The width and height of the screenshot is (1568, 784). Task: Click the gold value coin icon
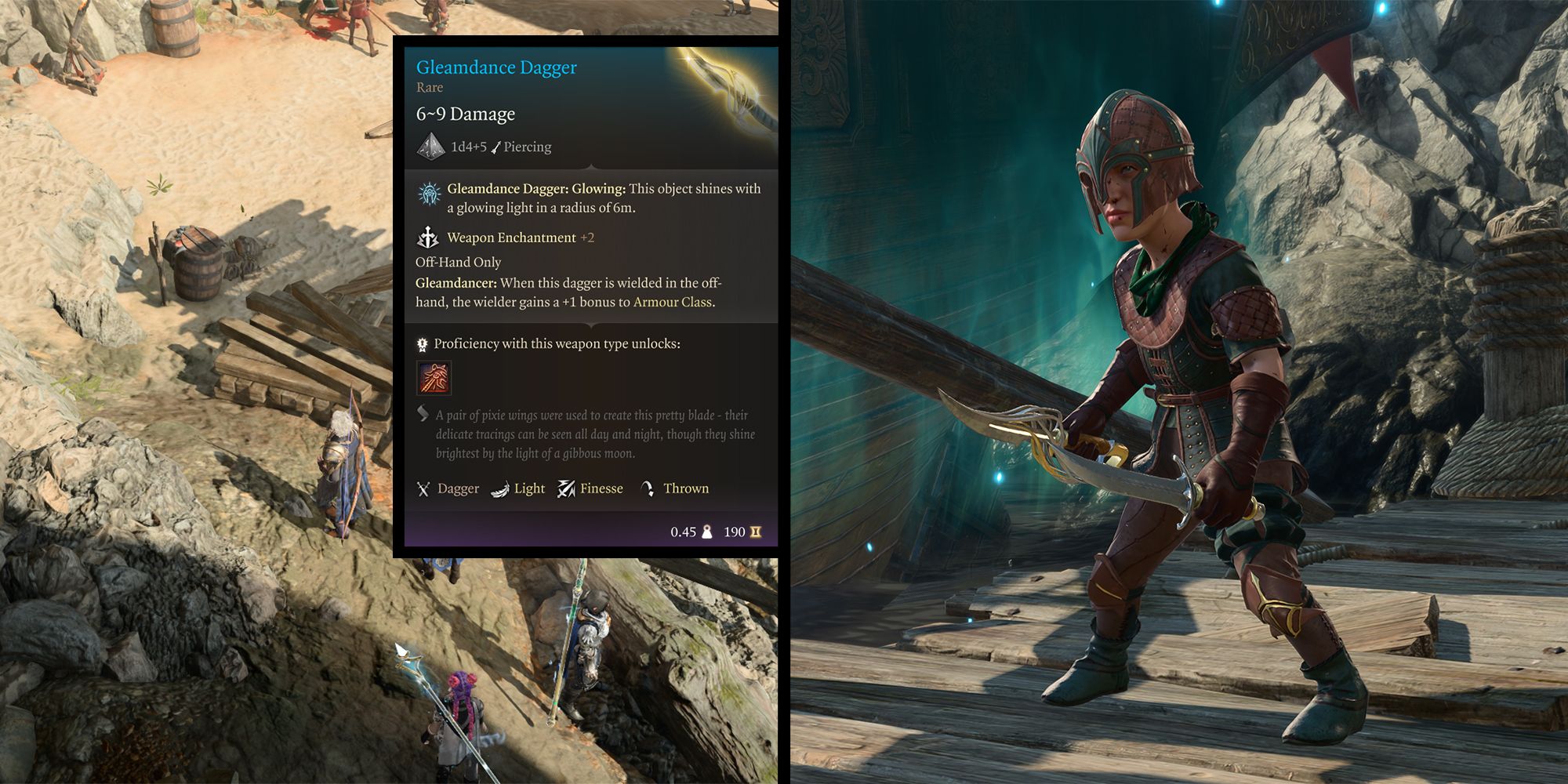click(x=756, y=532)
